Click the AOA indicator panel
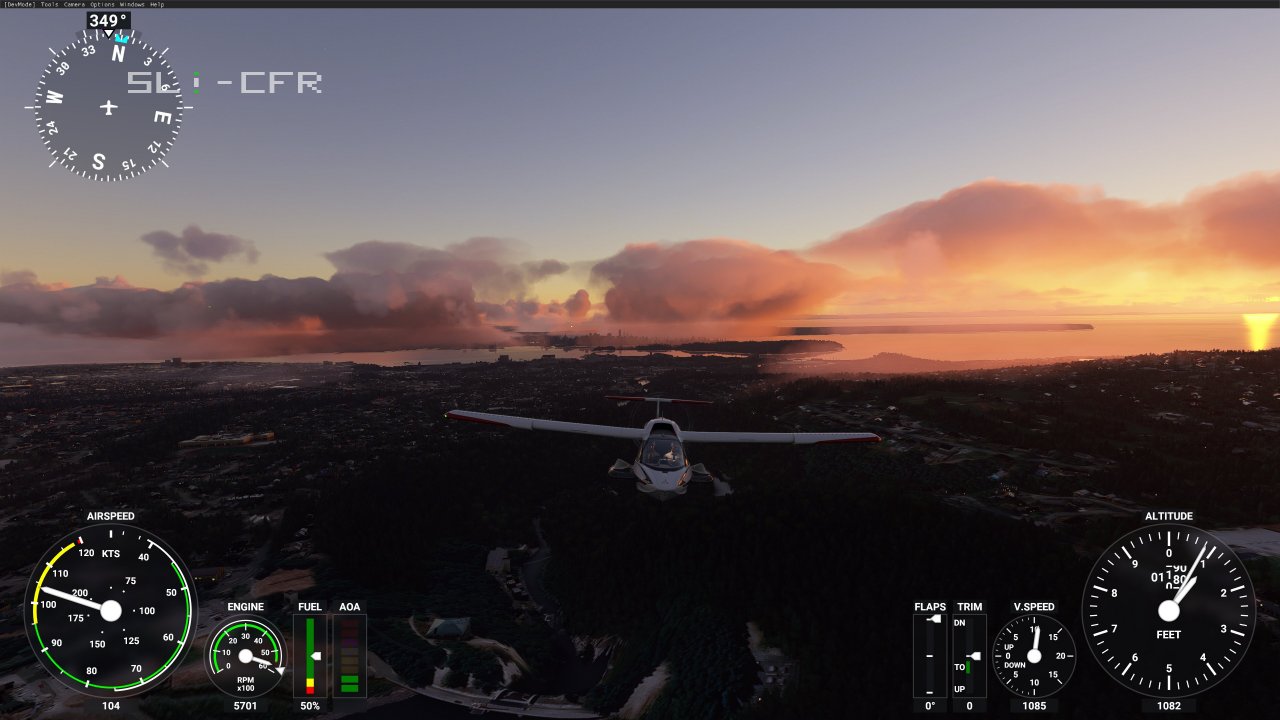This screenshot has width=1280, height=720. coord(350,655)
